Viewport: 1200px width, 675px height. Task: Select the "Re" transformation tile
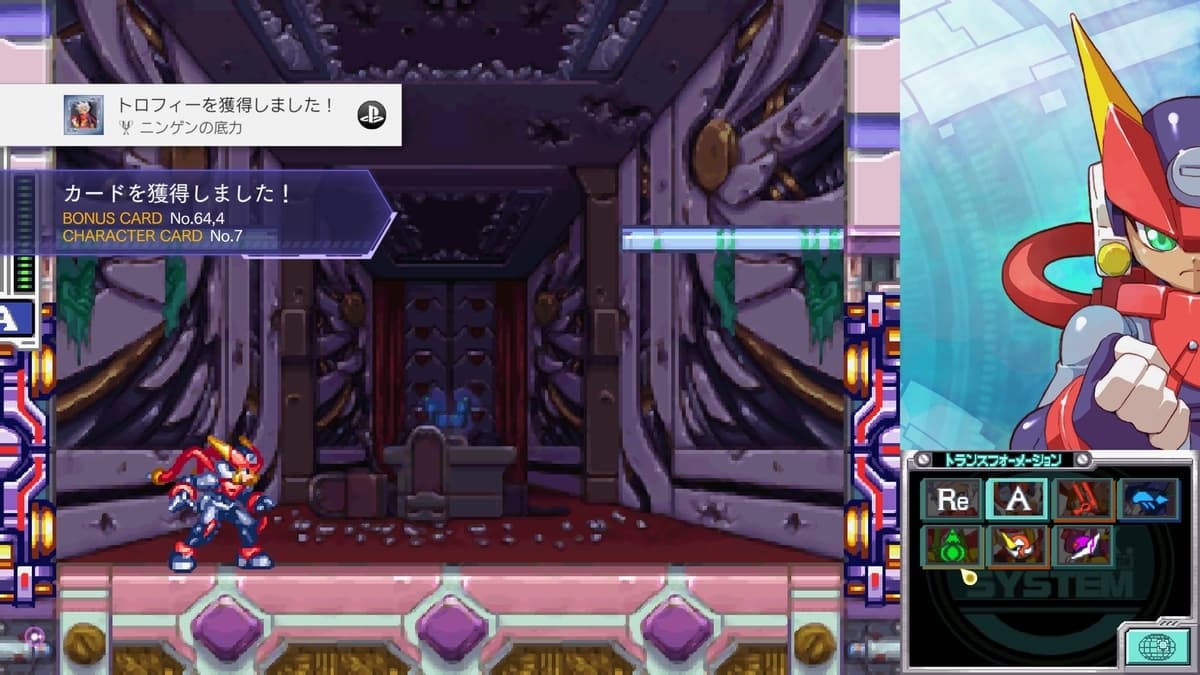[951, 499]
